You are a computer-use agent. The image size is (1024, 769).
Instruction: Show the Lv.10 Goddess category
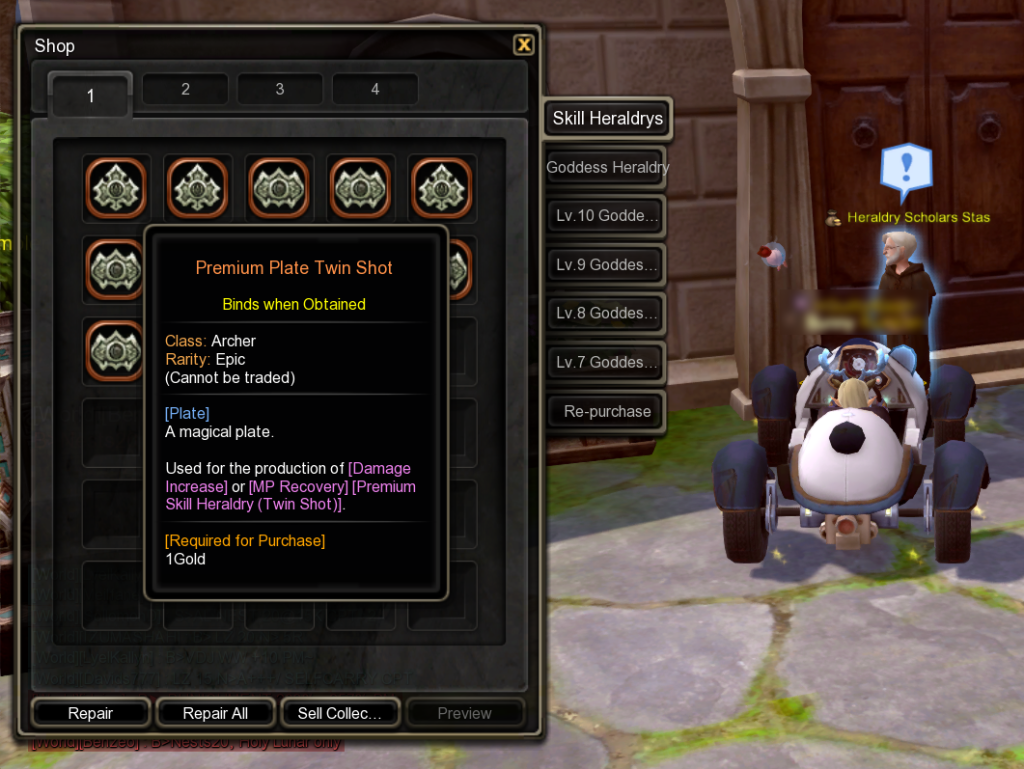[607, 216]
